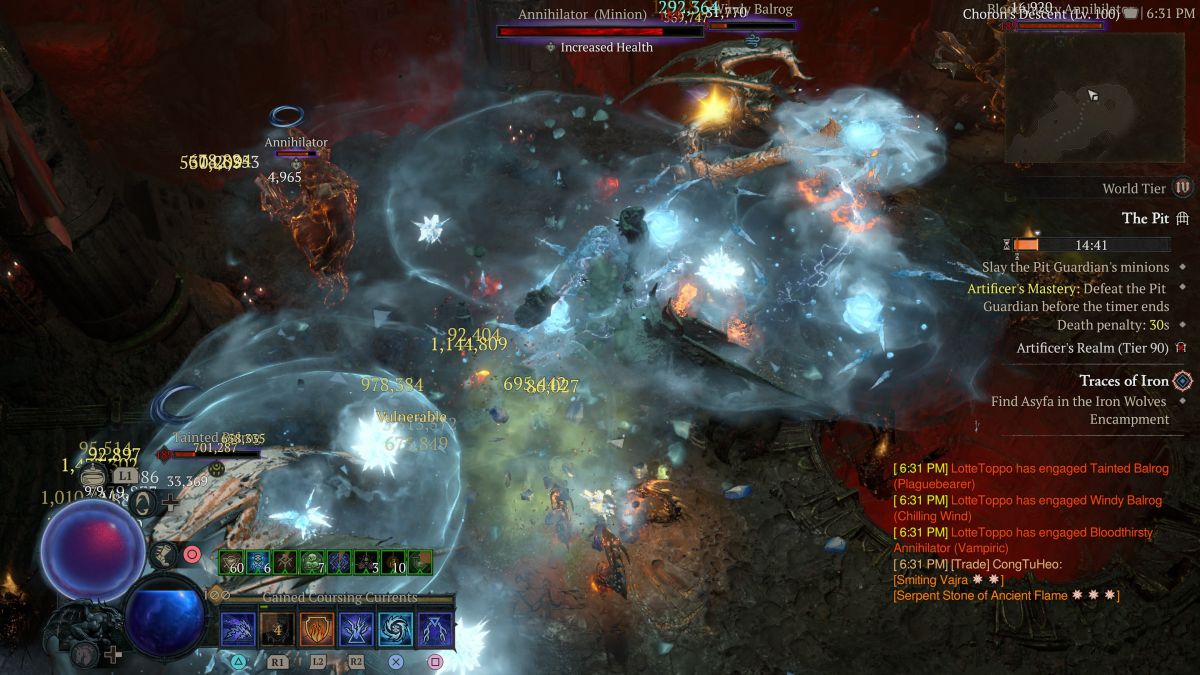The width and height of the screenshot is (1200, 675).
Task: Activate the swirling vortex skill
Action: [396, 630]
